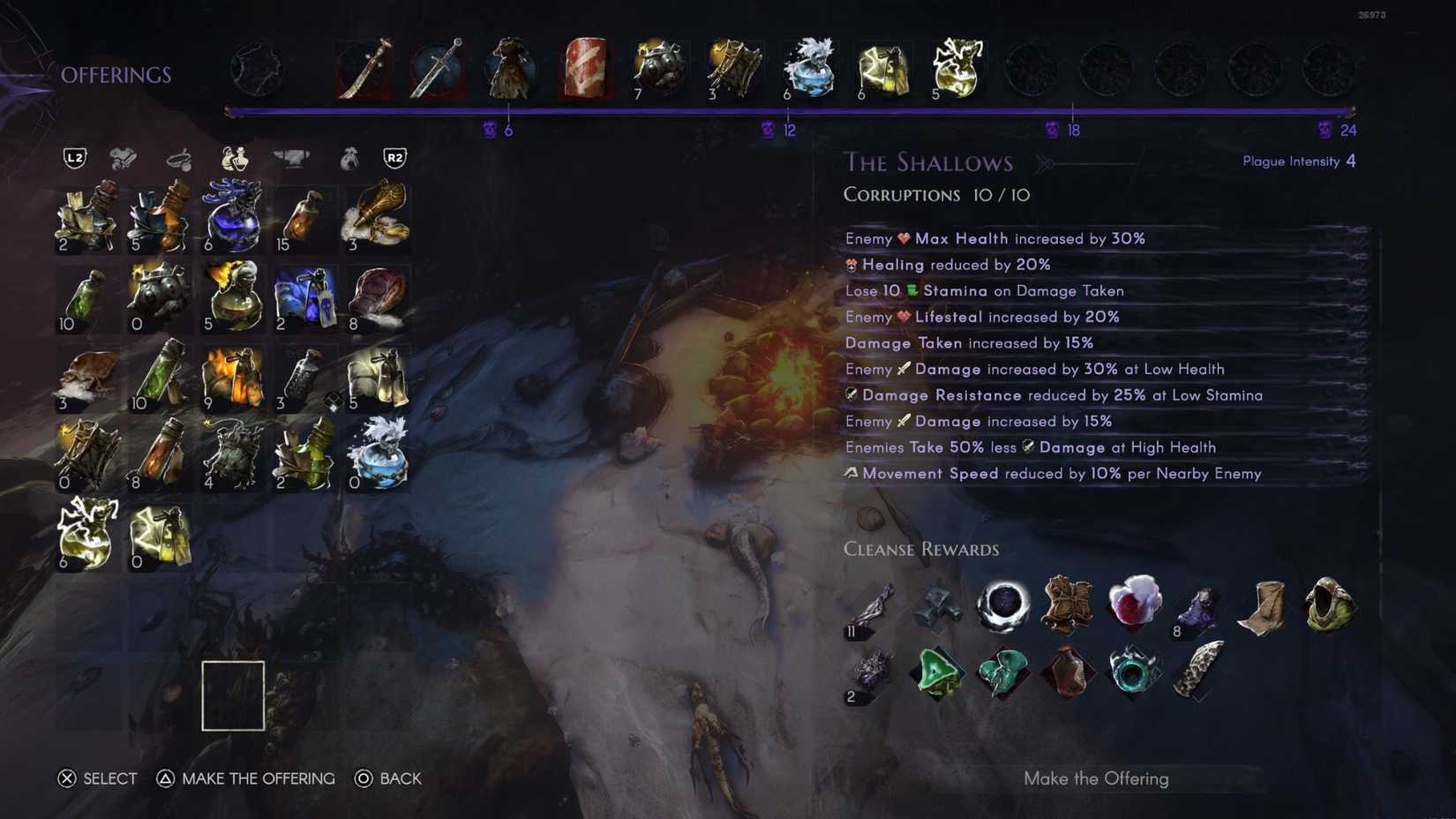Screen dimensions: 1456x819
Task: Select the raw meat offering item
Action: click(x=585, y=69)
